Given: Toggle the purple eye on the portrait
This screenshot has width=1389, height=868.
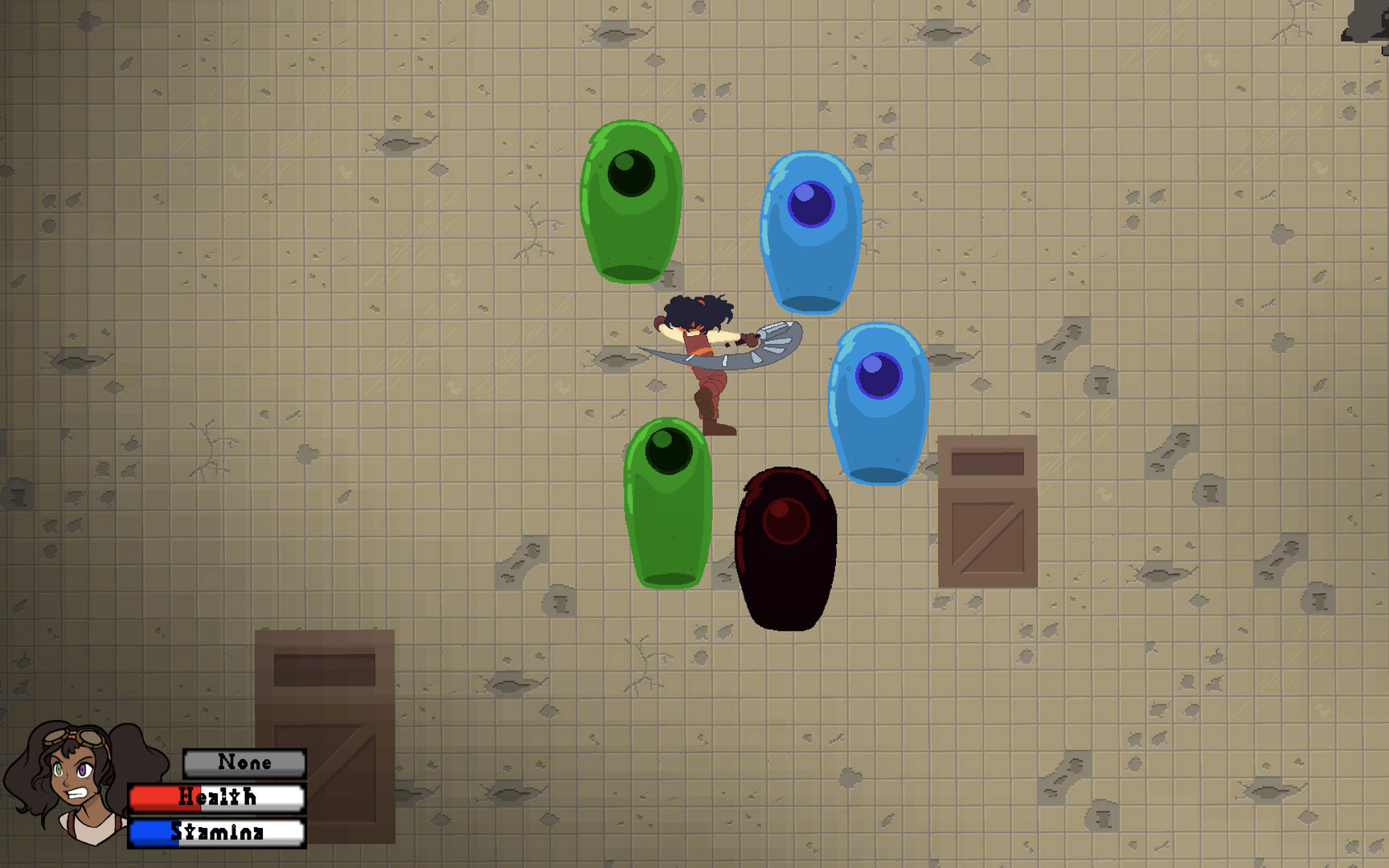Looking at the screenshot, I should click(83, 769).
